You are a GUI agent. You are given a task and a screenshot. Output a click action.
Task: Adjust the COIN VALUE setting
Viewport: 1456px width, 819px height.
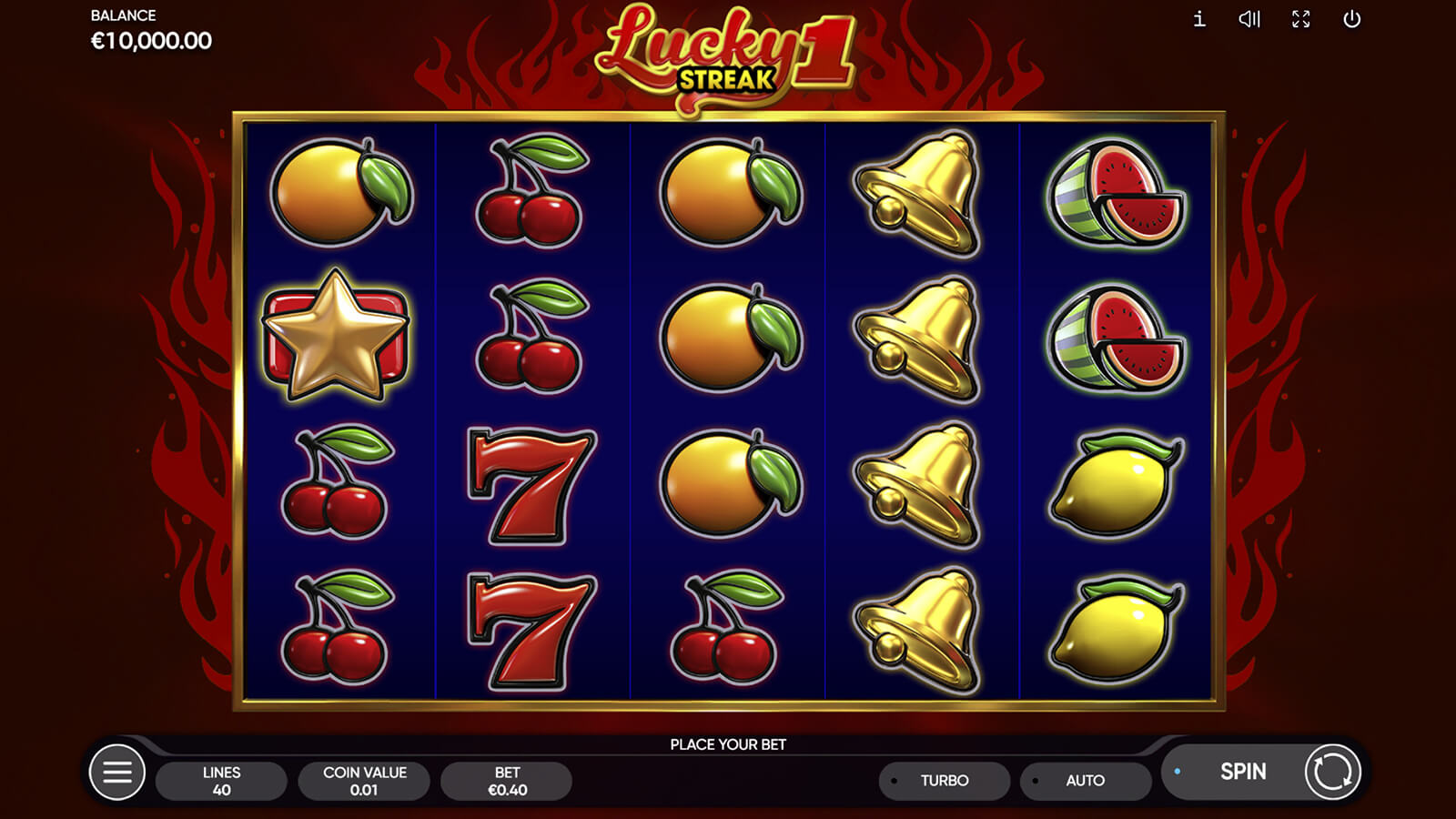(x=364, y=781)
